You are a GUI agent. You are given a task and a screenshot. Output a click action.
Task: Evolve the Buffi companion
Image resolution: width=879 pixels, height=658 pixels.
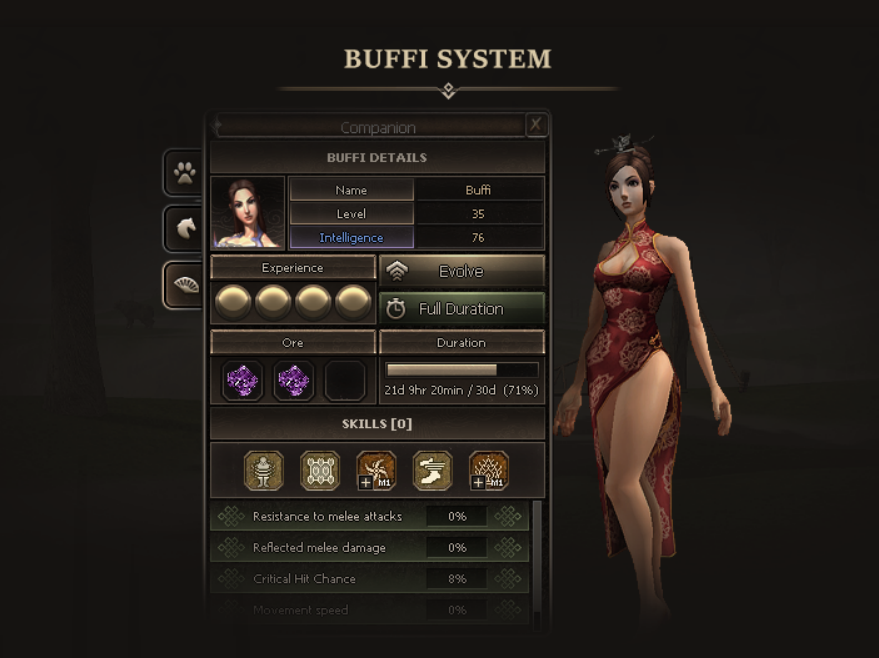point(461,271)
